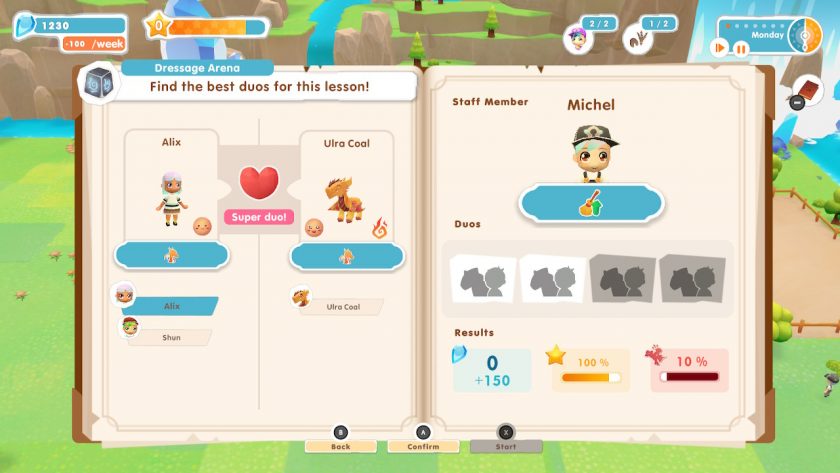This screenshot has width=840, height=473.
Task: Click the blue button under Ulra Coal's card
Action: click(x=346, y=256)
